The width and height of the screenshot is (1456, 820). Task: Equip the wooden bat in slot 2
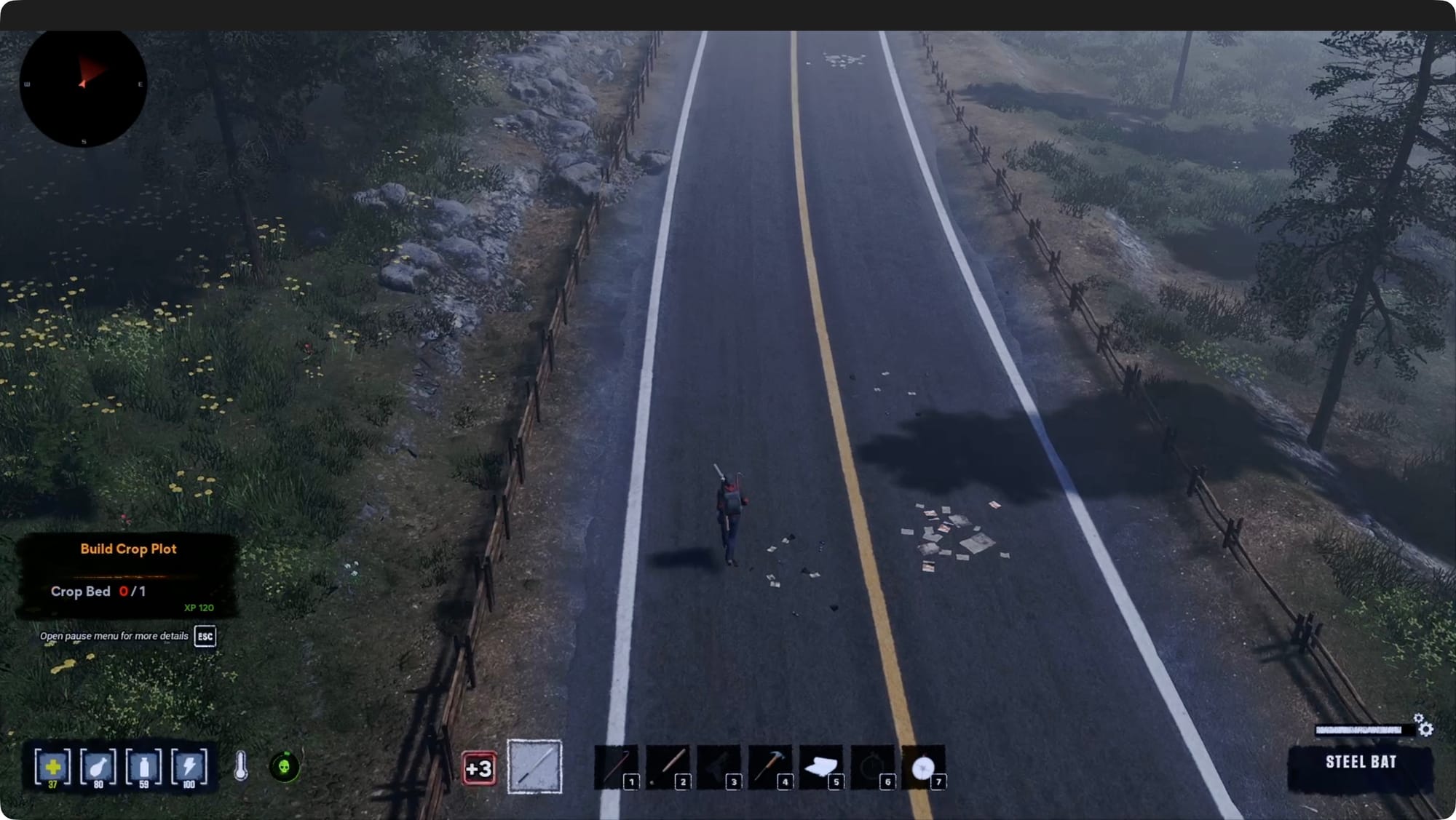coord(668,766)
